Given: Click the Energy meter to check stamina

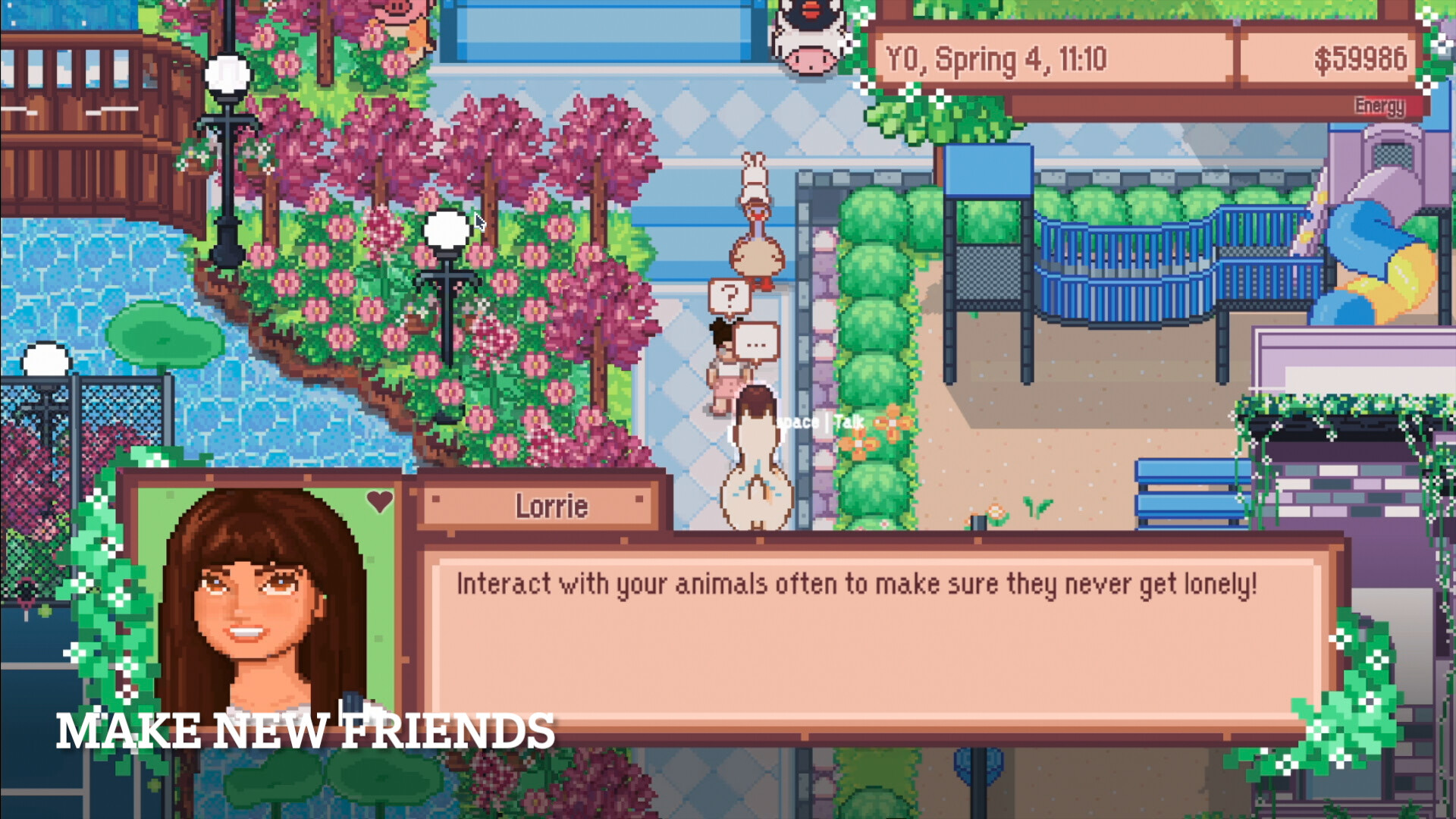Looking at the screenshot, I should tap(1379, 106).
